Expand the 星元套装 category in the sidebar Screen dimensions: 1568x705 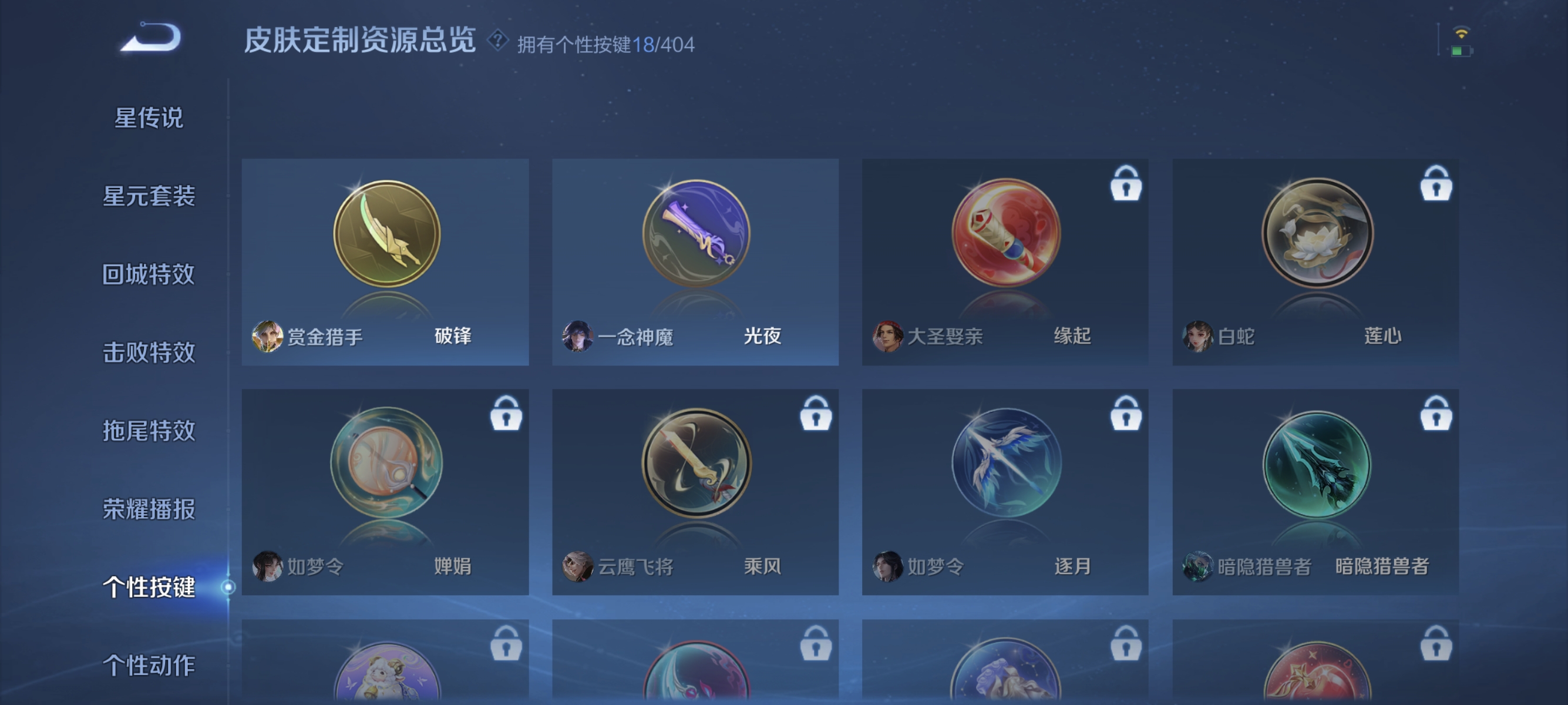click(x=151, y=196)
